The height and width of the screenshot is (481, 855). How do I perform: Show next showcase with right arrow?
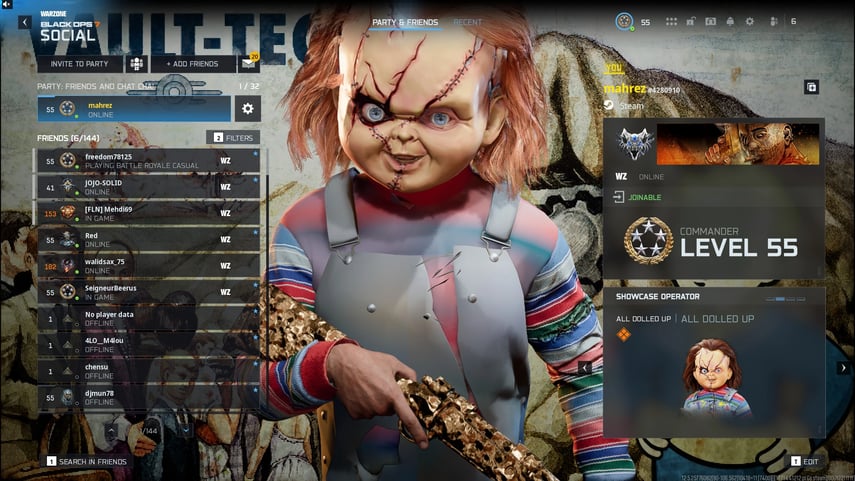pos(842,368)
